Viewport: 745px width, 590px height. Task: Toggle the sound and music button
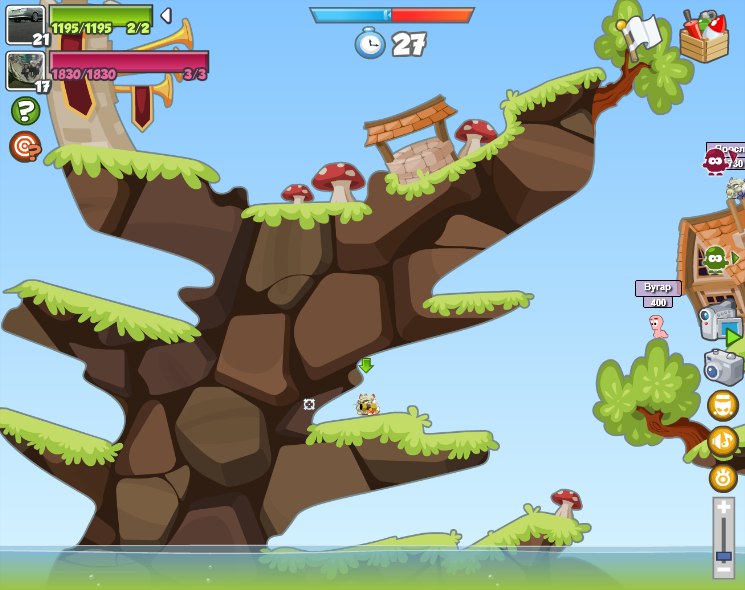[722, 441]
